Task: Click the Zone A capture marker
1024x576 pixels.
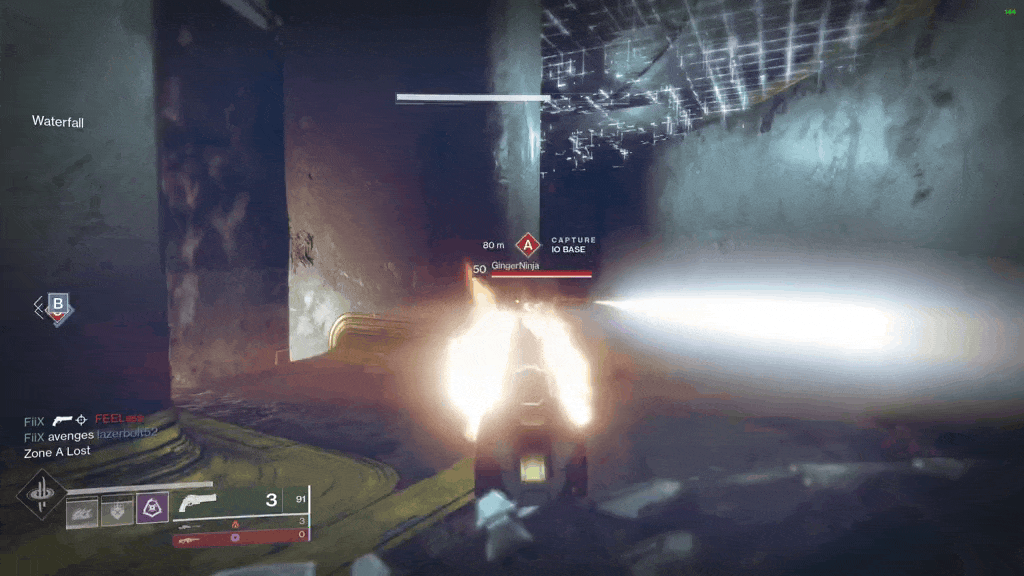Action: (527, 244)
